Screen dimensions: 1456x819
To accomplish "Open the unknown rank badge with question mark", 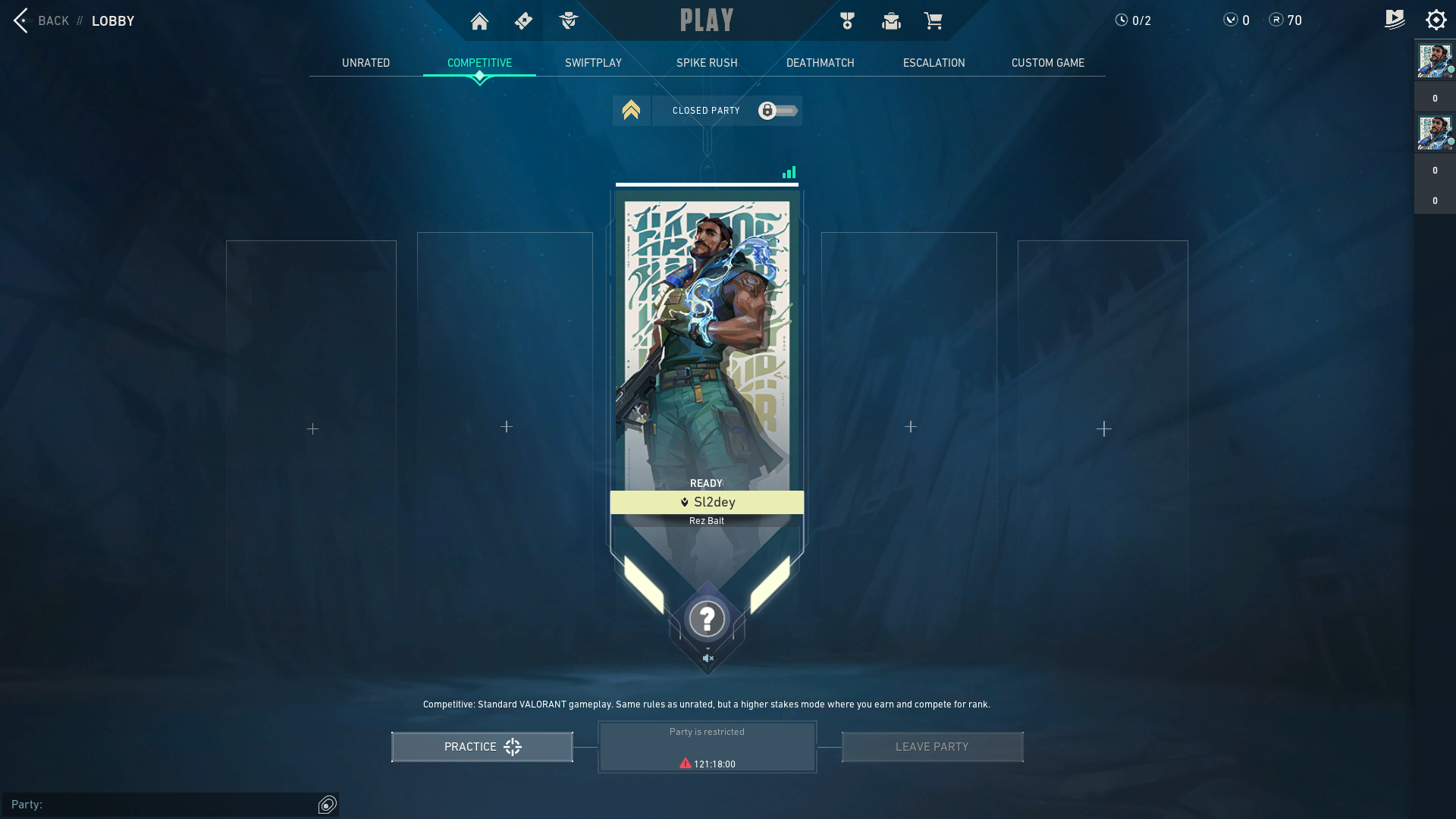I will click(706, 619).
